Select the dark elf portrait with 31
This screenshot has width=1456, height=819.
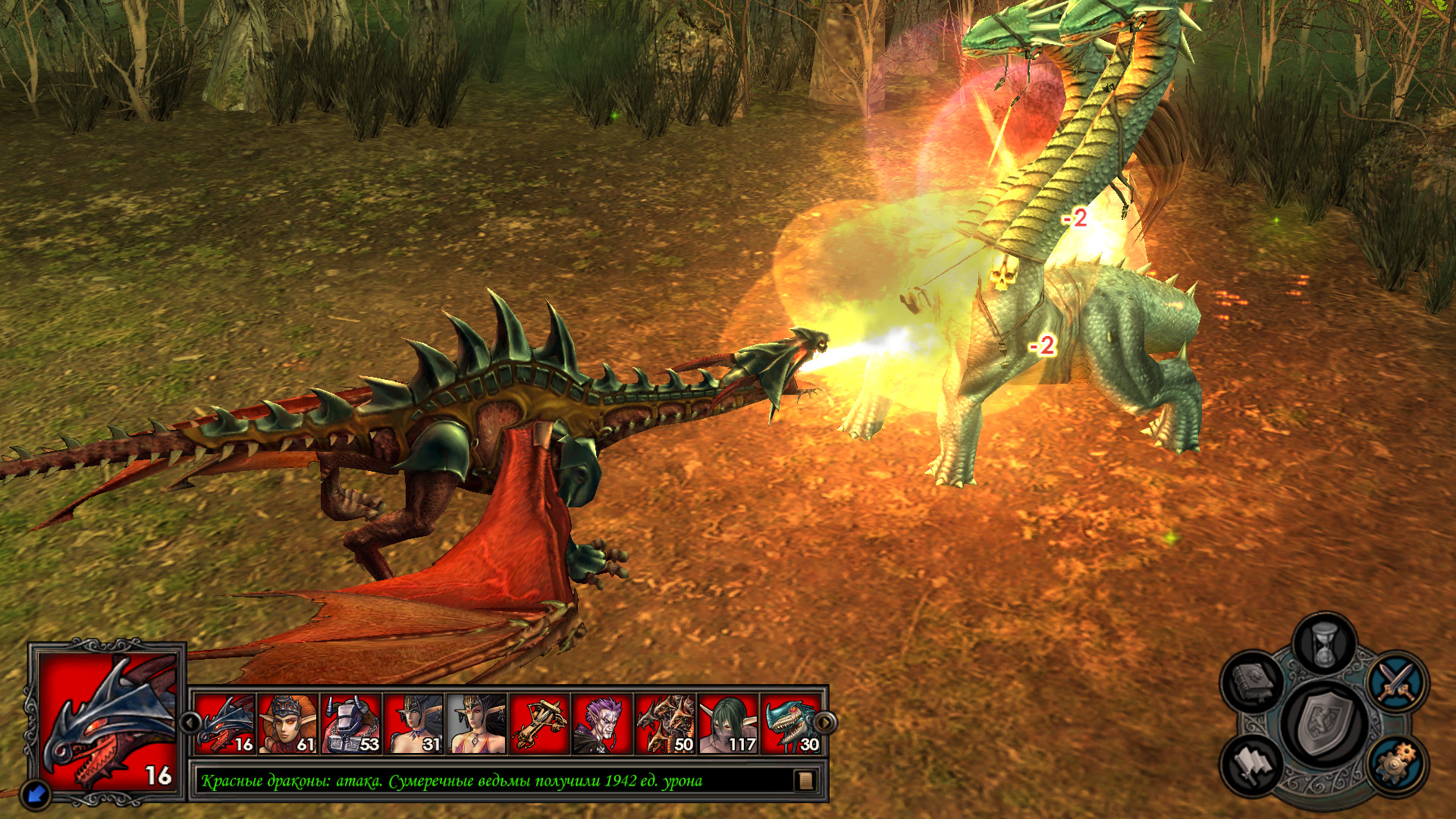pyautogui.click(x=414, y=724)
